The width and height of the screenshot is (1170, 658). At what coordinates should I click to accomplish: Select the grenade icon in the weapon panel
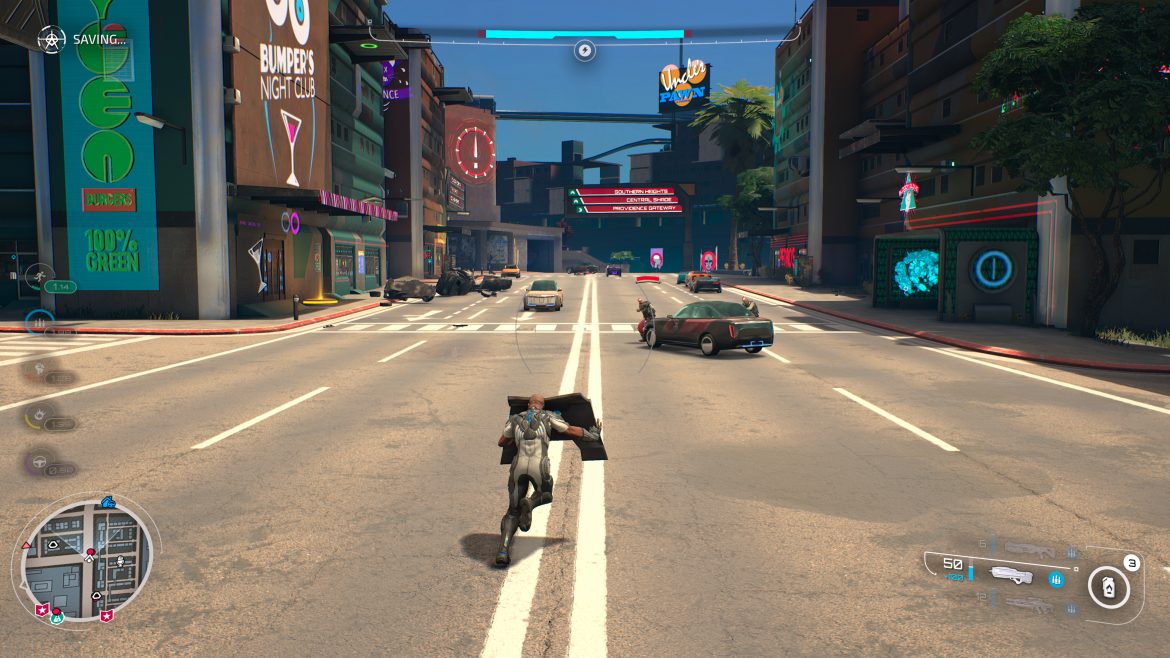click(x=1108, y=587)
